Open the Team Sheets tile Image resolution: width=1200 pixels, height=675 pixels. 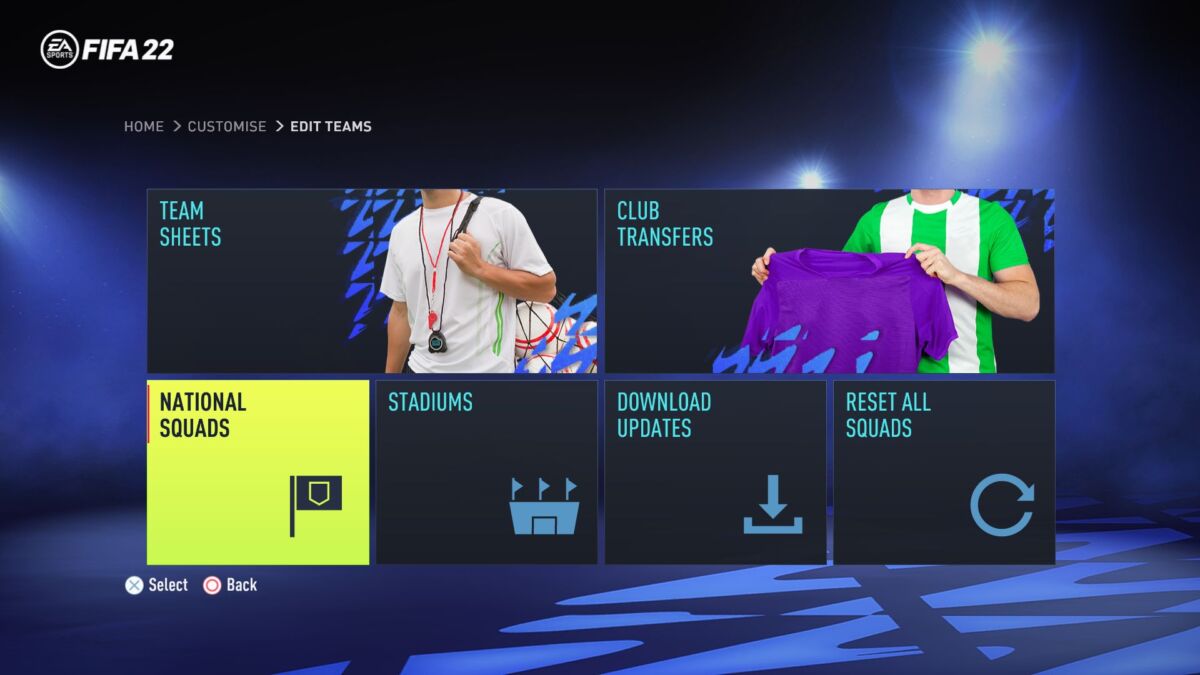click(371, 281)
